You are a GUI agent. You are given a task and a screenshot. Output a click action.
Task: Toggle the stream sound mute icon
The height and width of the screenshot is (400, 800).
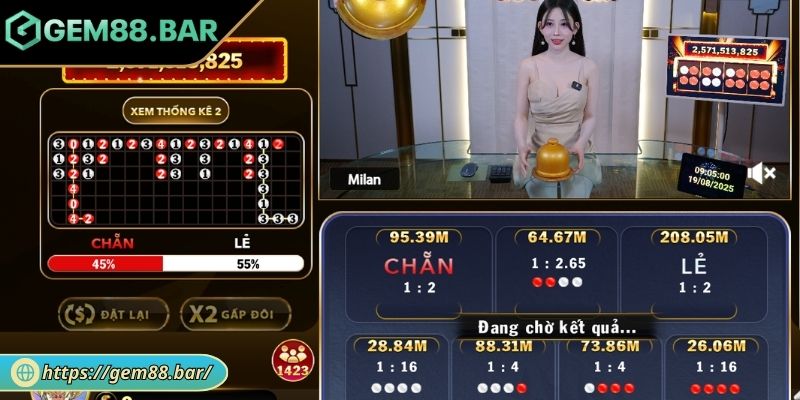click(761, 174)
